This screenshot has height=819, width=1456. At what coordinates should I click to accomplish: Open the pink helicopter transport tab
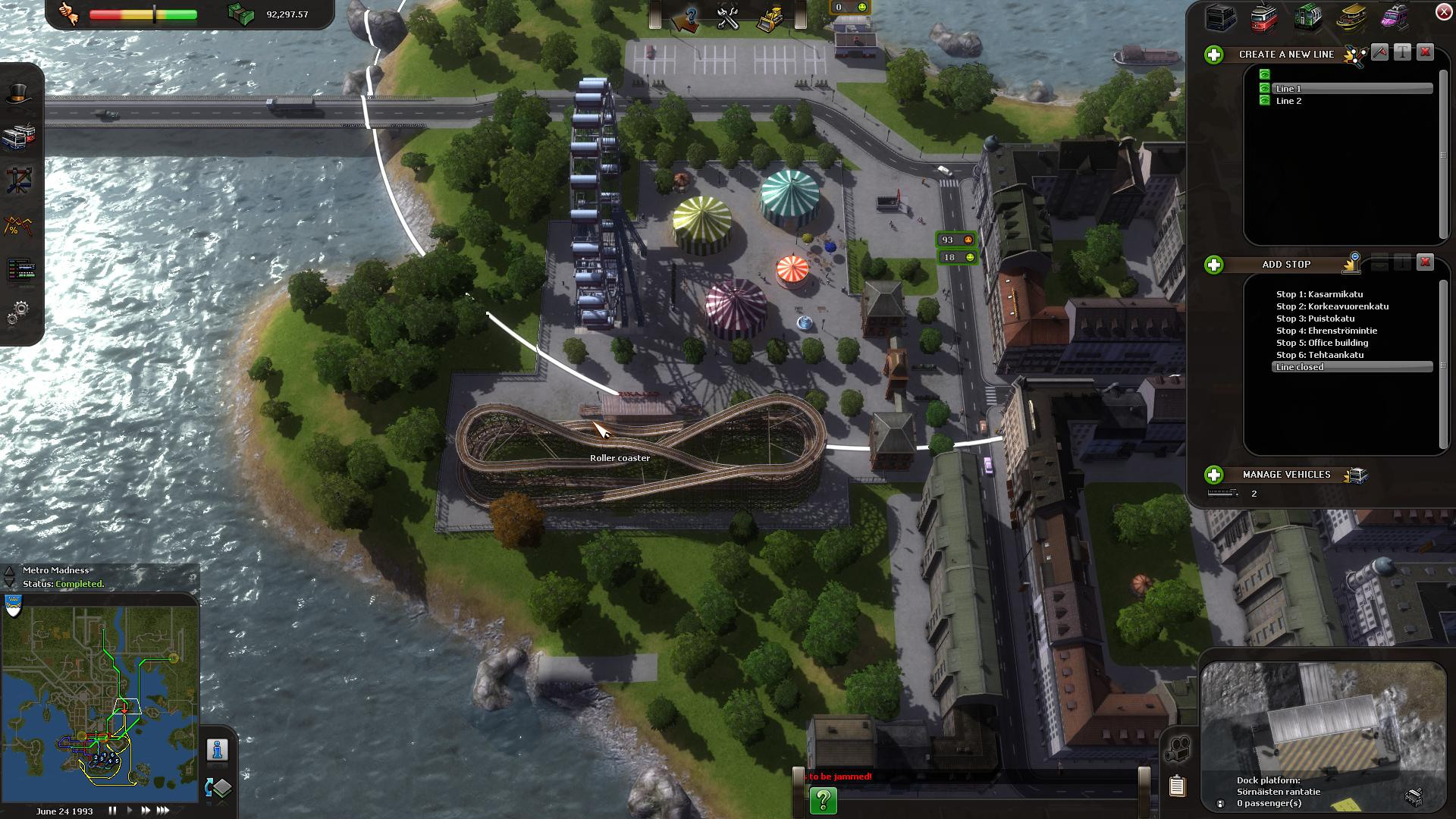(x=1394, y=17)
